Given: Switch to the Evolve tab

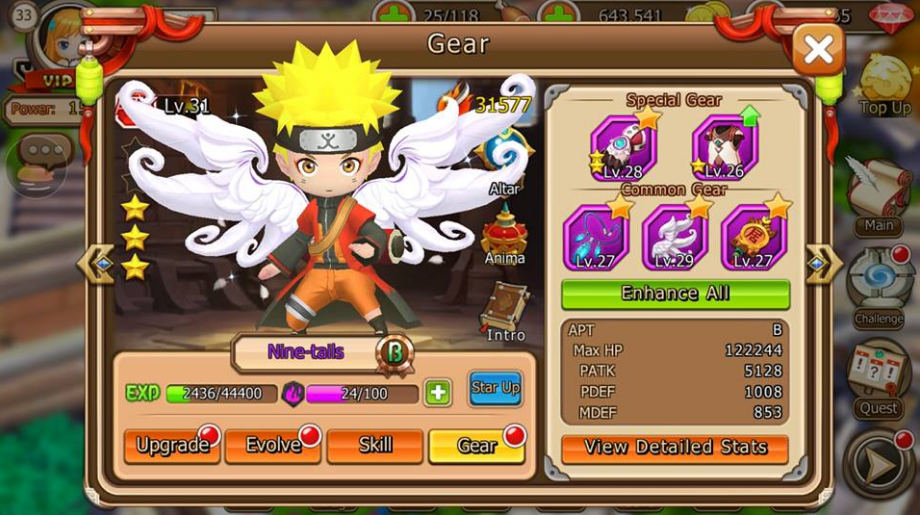Looking at the screenshot, I should click(x=273, y=446).
